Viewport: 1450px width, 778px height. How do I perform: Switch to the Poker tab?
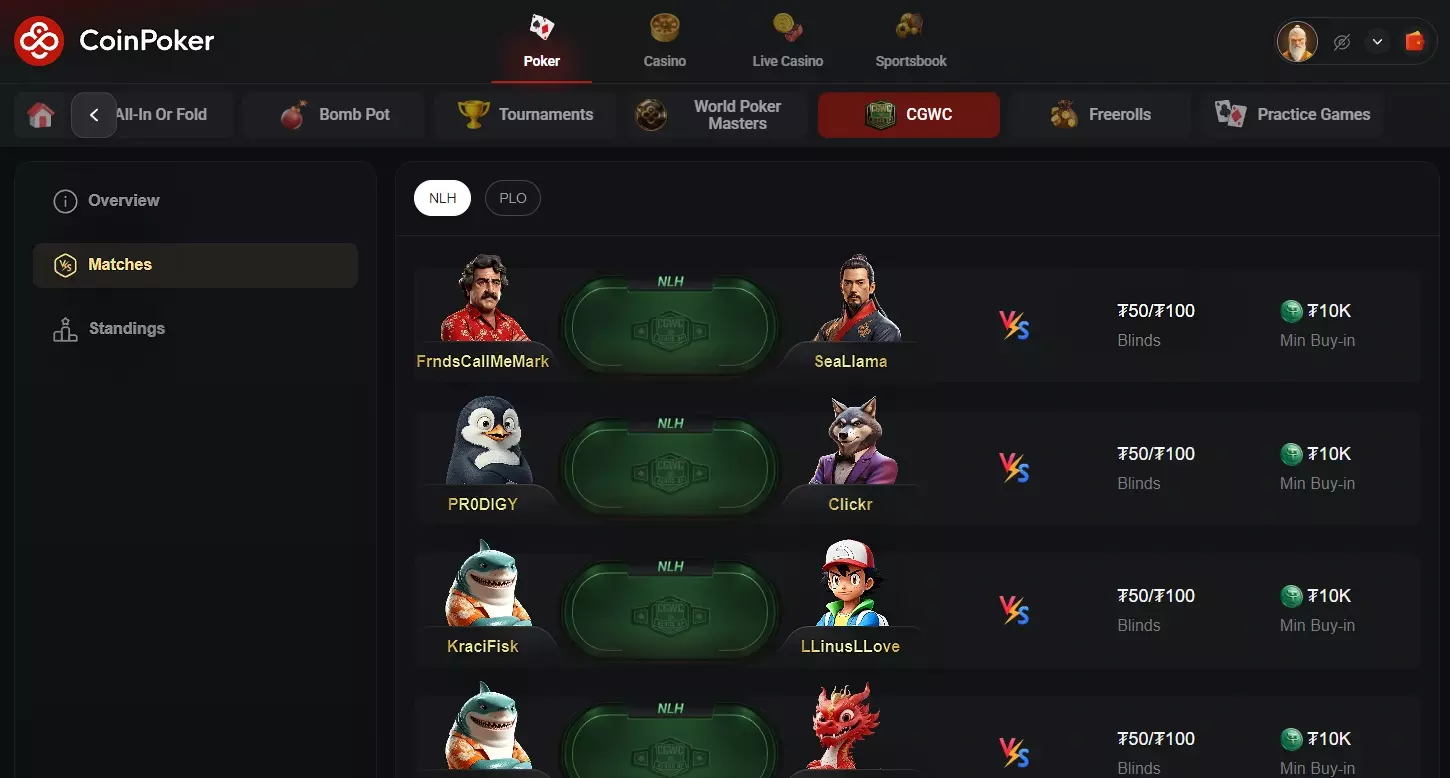coord(541,40)
